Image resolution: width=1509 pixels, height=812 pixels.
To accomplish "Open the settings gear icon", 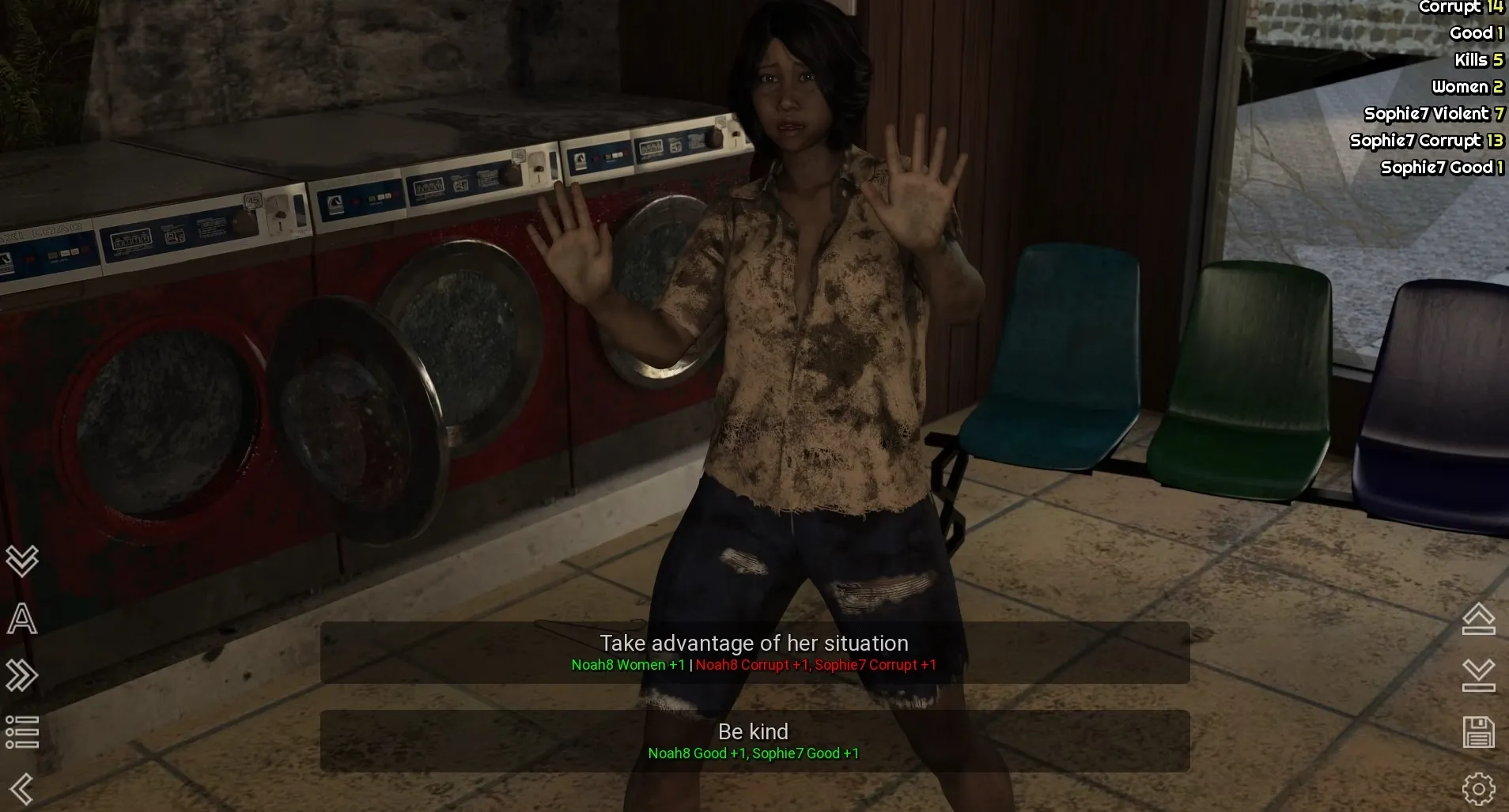I will click(1478, 788).
